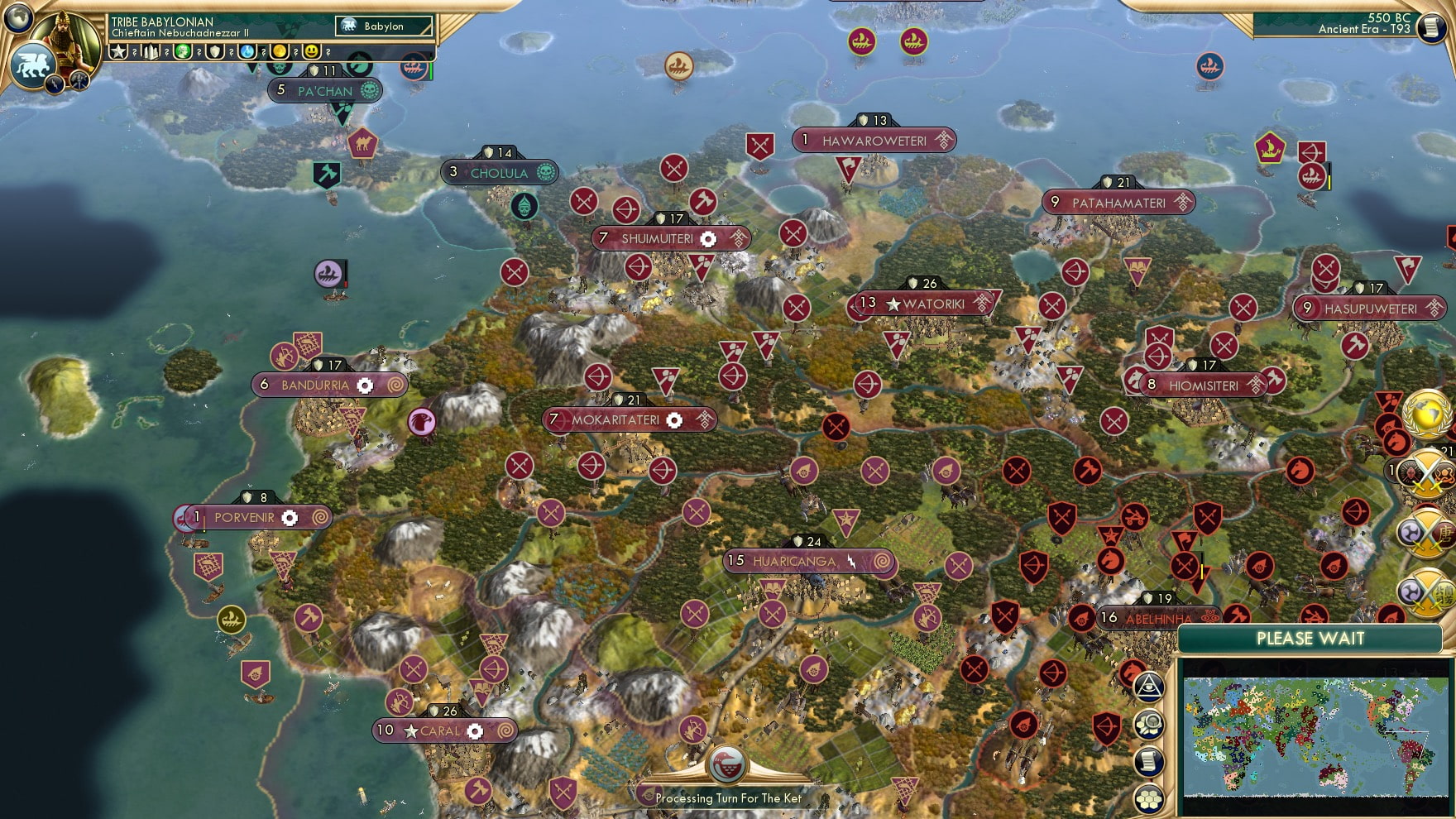Open the Watoriki city banner

[924, 303]
